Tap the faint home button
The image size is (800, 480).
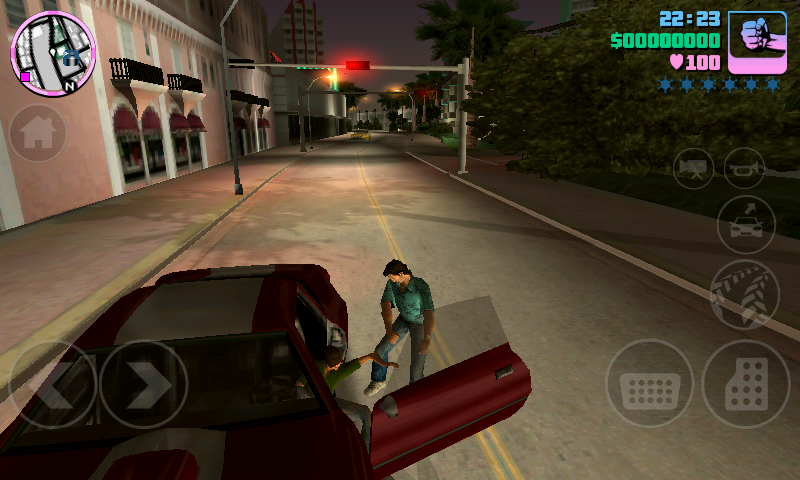coord(38,134)
